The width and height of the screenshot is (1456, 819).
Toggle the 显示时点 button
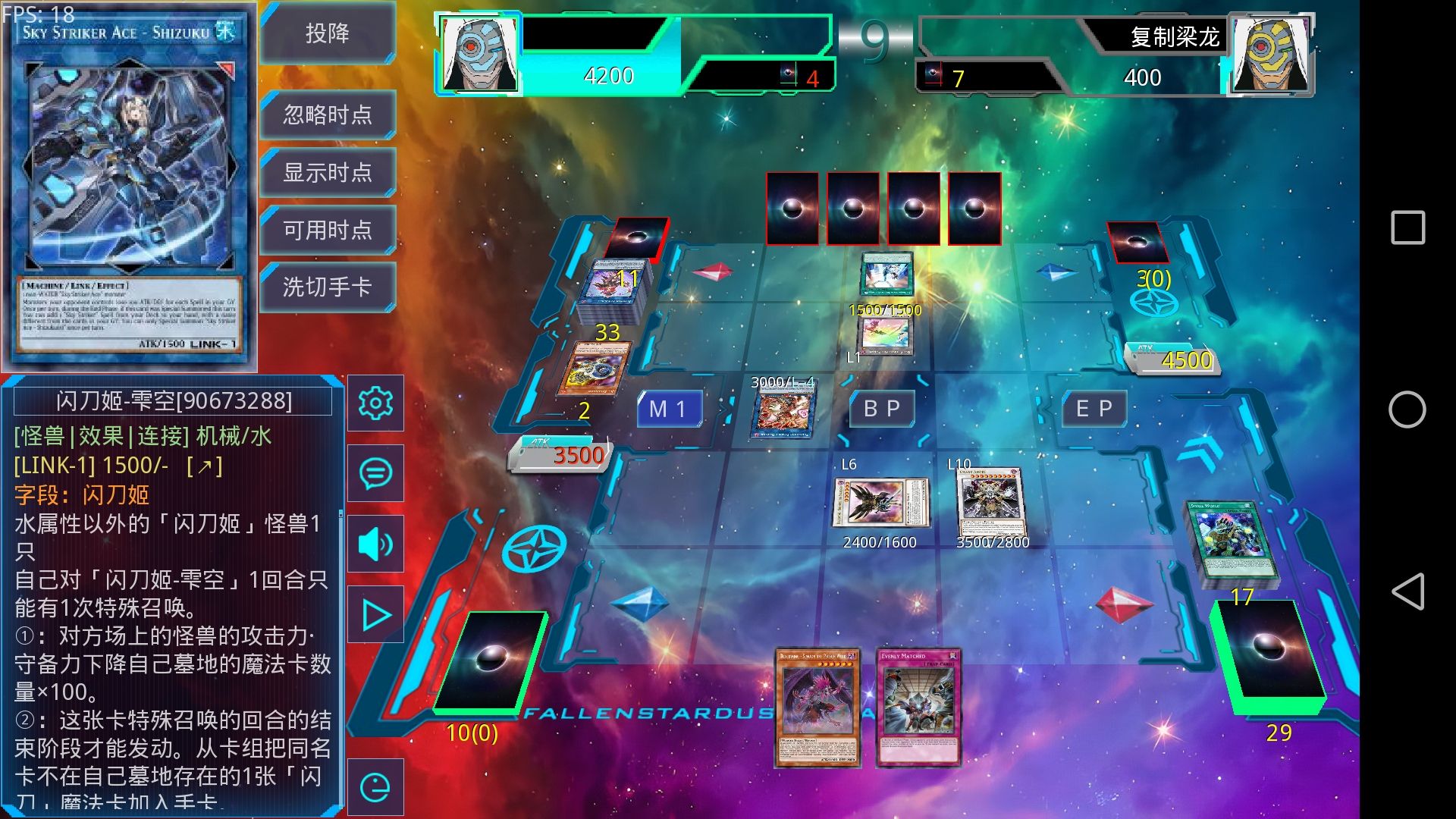click(328, 173)
